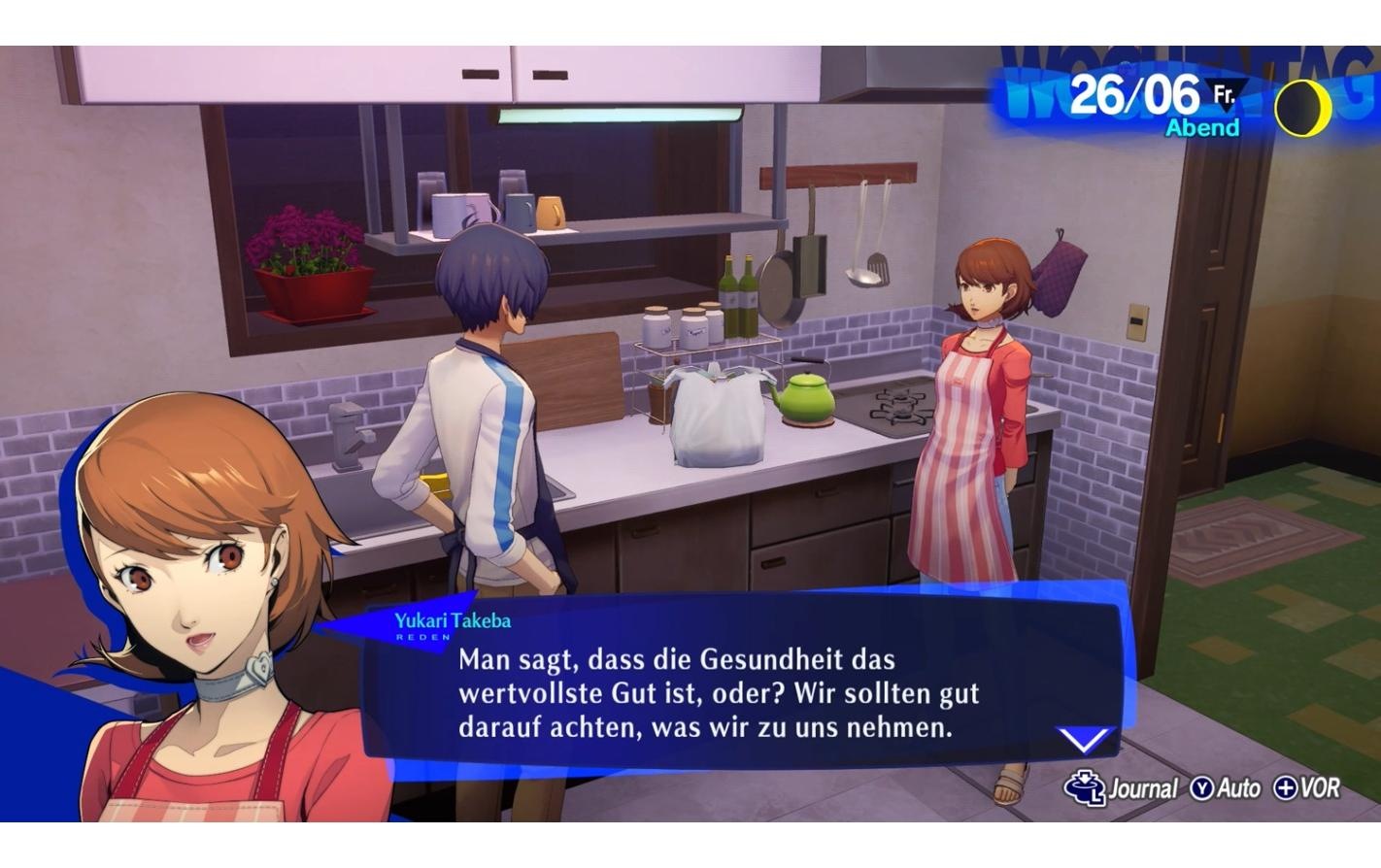Click the touchpad-with-L button glyph
The height and width of the screenshot is (868, 1381).
[x=1089, y=787]
